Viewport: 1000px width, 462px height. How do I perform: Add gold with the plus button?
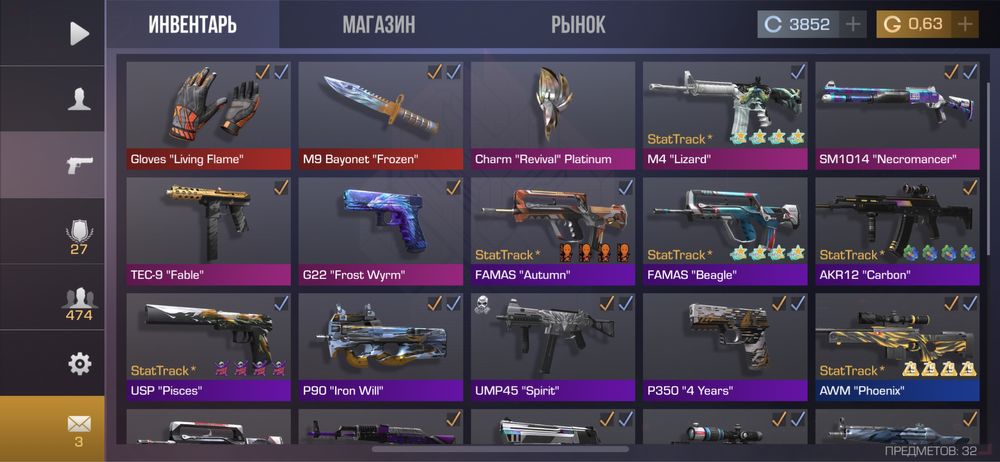click(964, 25)
